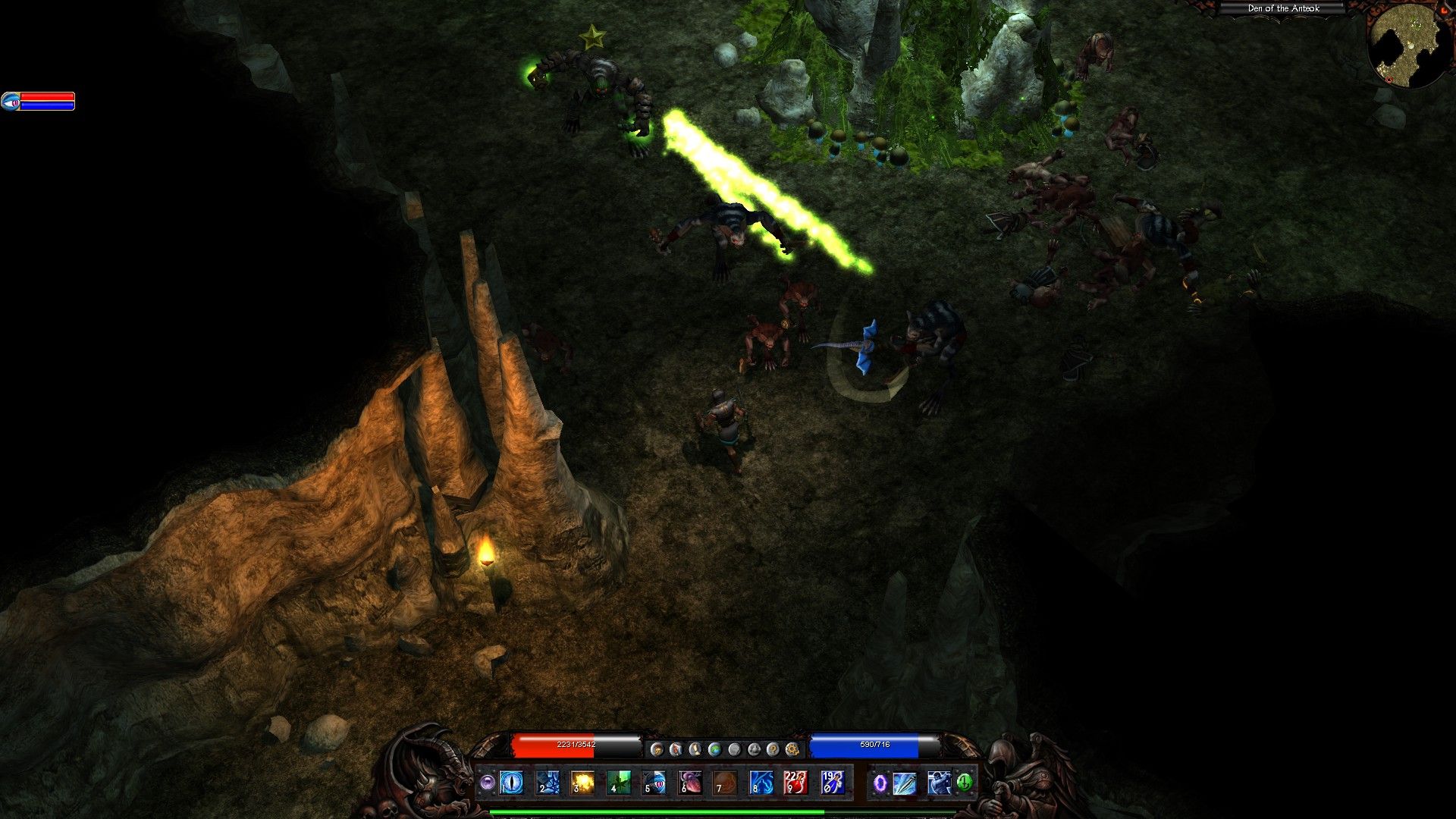Viewport: 1456px width, 819px height.
Task: Select the blue warrior right-click skill
Action: point(939,783)
